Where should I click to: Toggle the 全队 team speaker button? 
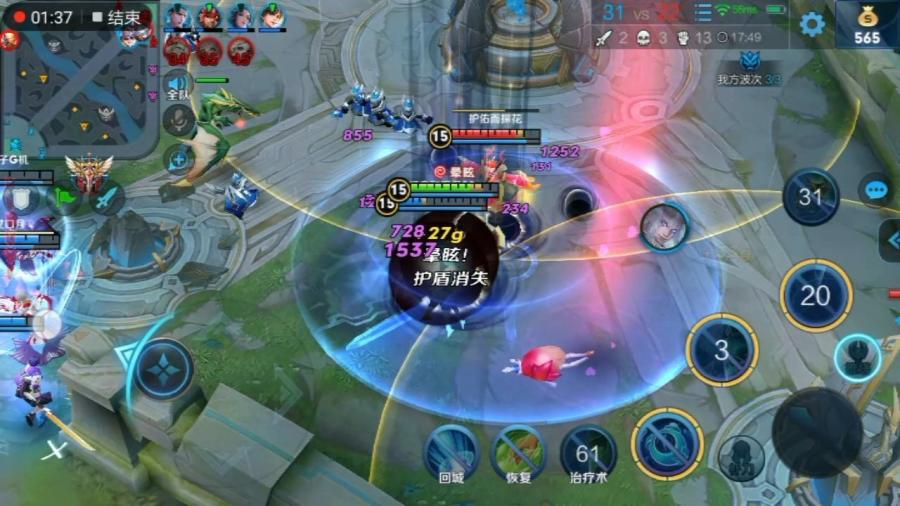coord(178,86)
